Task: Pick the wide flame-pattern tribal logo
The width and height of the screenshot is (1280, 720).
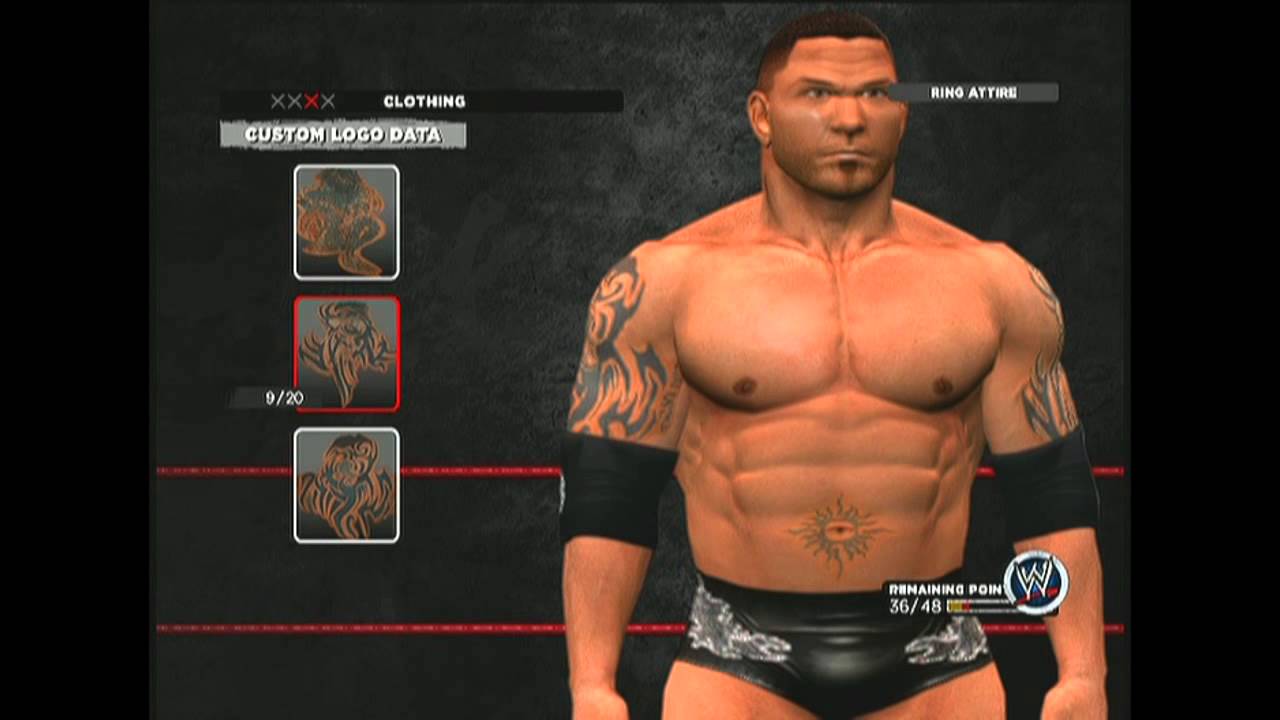Action: [346, 485]
